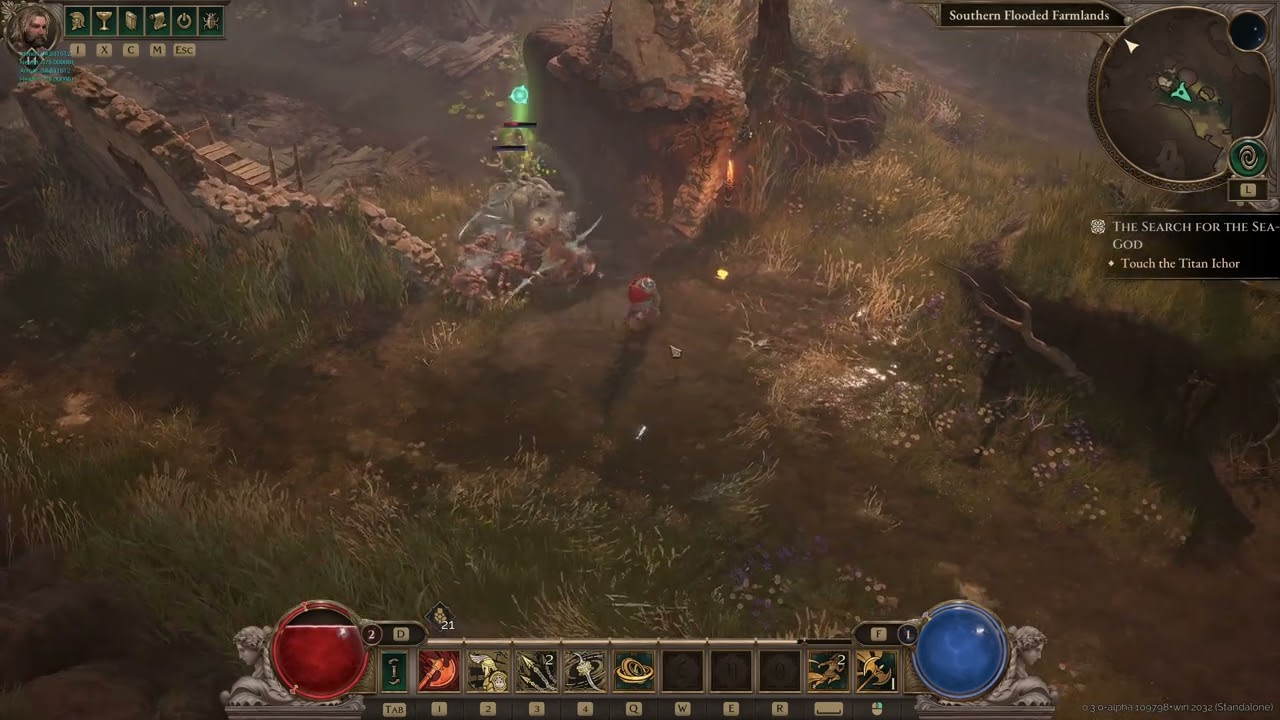Activate the red axe skill
The image size is (1280, 720).
438,671
